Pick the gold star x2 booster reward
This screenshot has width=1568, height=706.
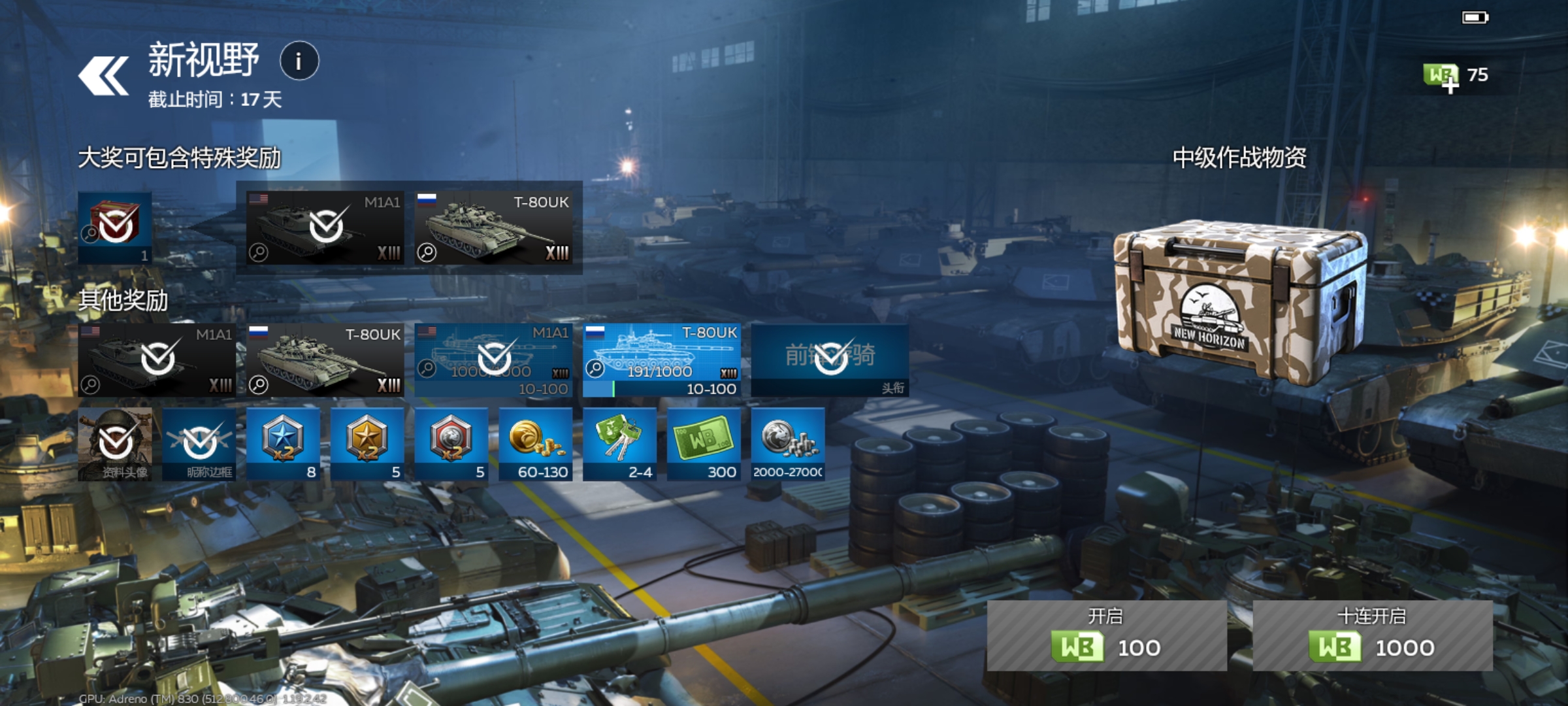pos(367,445)
